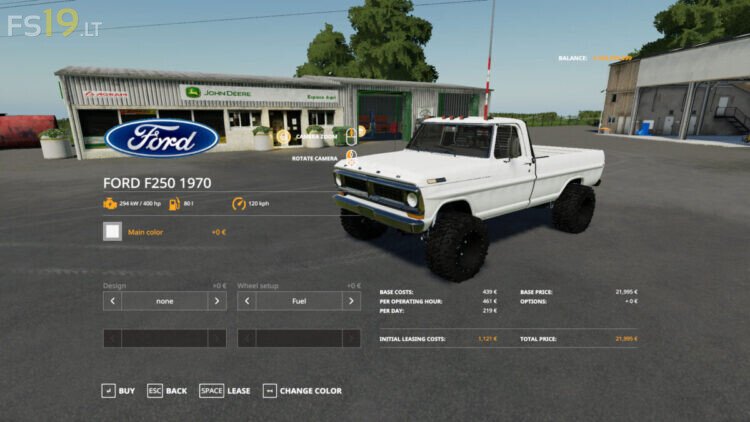The image size is (750, 422).
Task: Open the Change Color option
Action: click(x=302, y=391)
